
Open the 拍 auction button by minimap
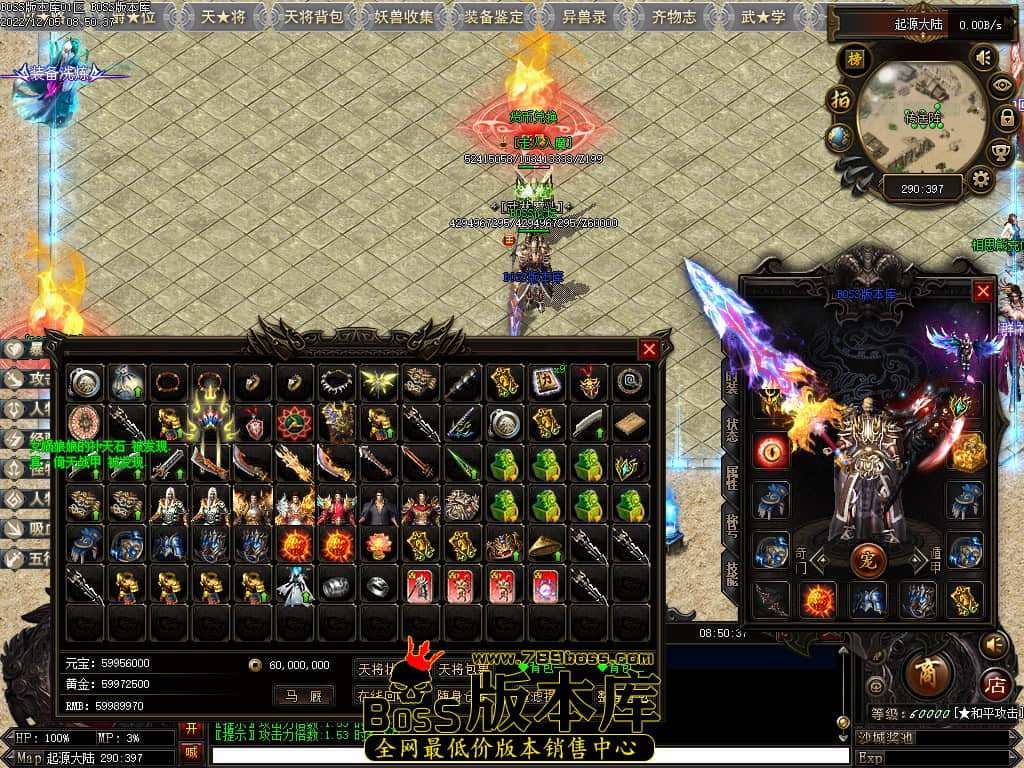841,100
